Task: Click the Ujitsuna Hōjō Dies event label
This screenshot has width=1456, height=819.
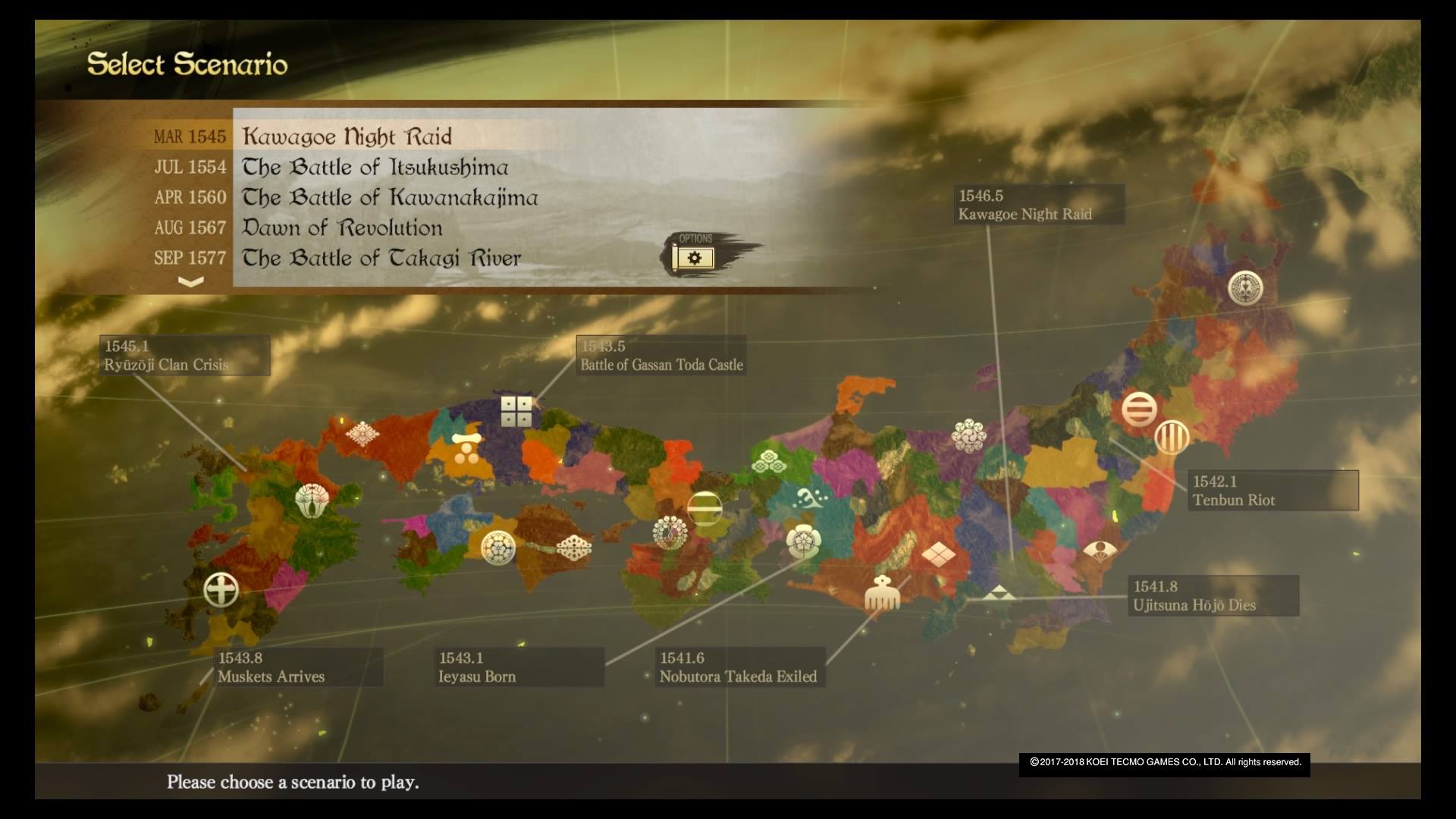Action: pos(1212,595)
